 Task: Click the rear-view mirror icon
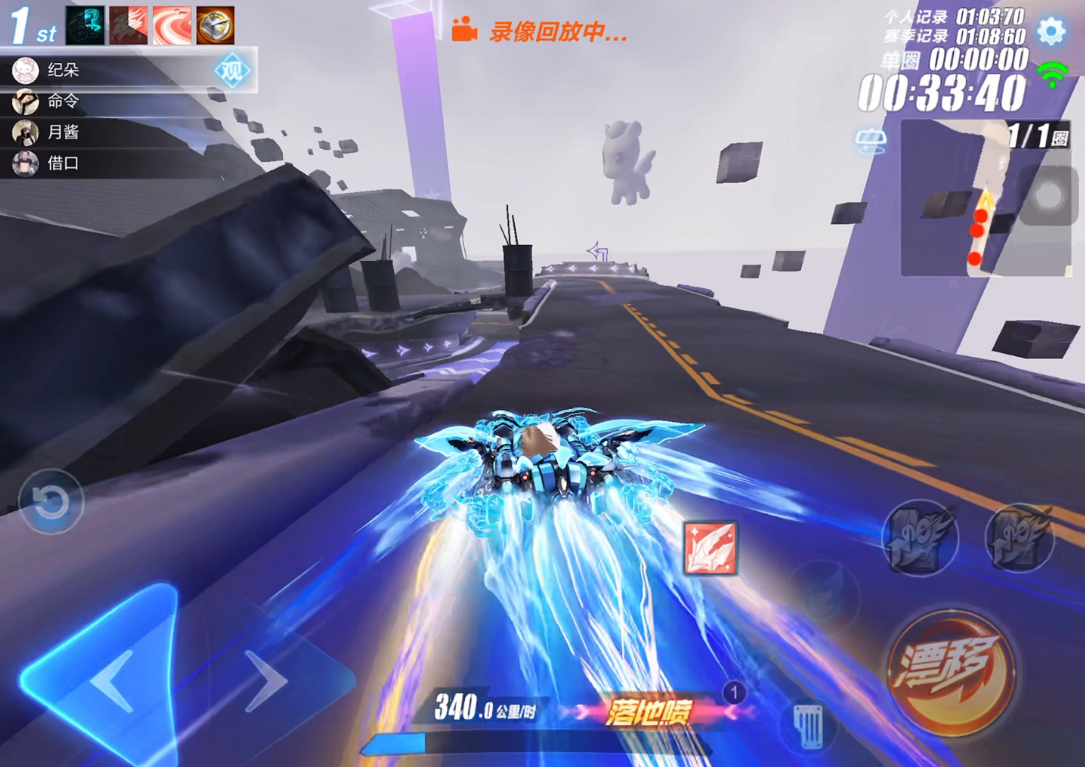[x=871, y=142]
